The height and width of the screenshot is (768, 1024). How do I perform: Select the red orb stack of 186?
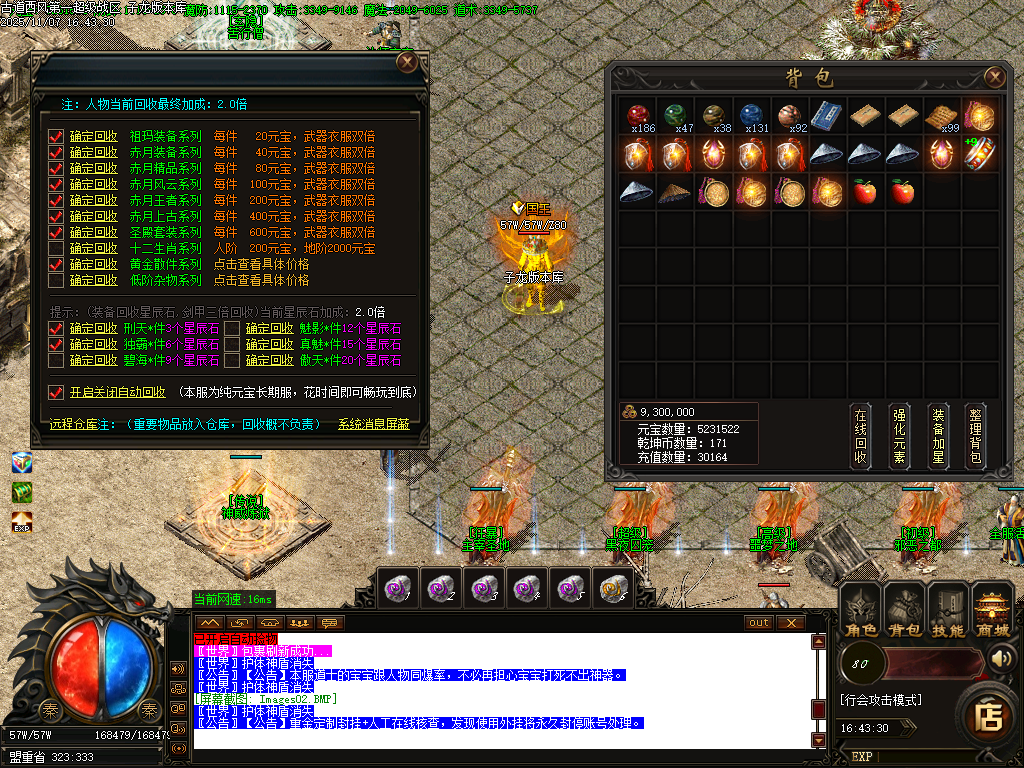click(x=637, y=117)
